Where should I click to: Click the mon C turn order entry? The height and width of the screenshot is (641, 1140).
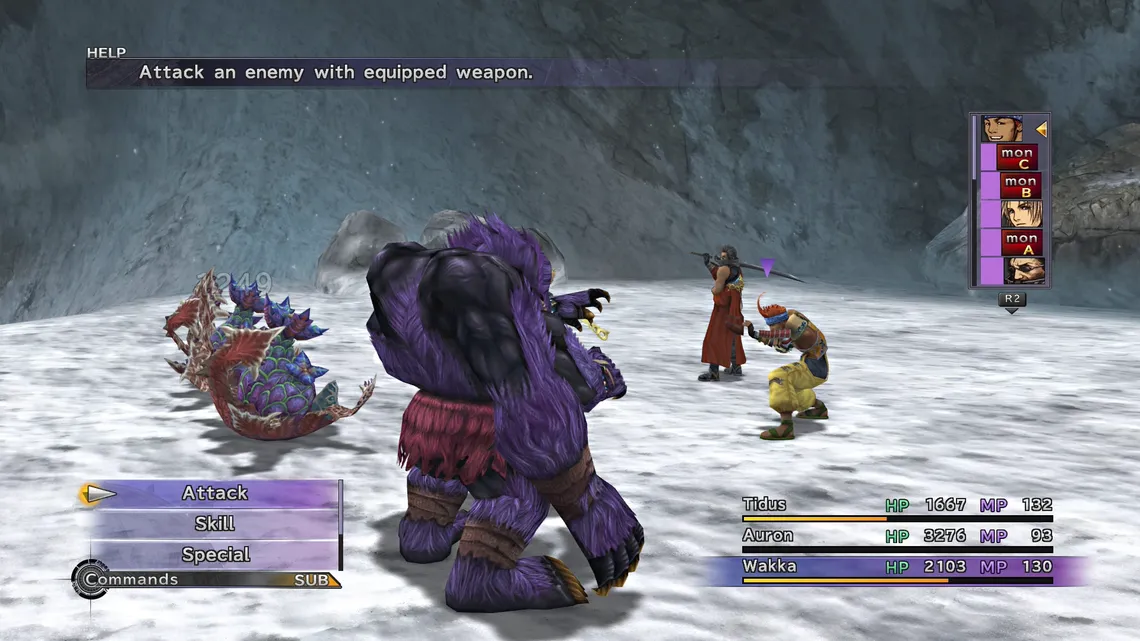pyautogui.click(x=1018, y=157)
